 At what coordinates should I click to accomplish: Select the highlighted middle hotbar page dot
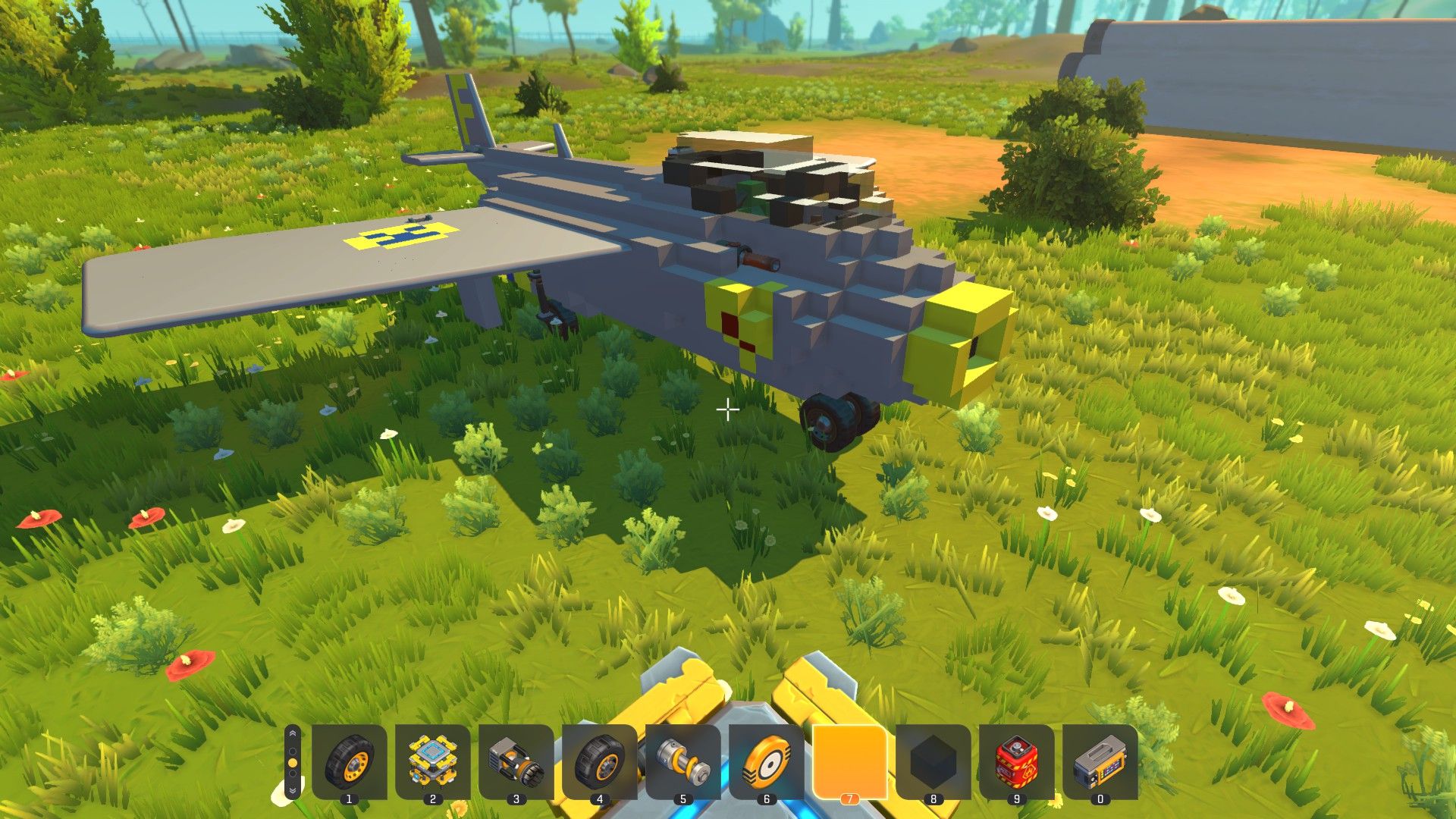292,764
